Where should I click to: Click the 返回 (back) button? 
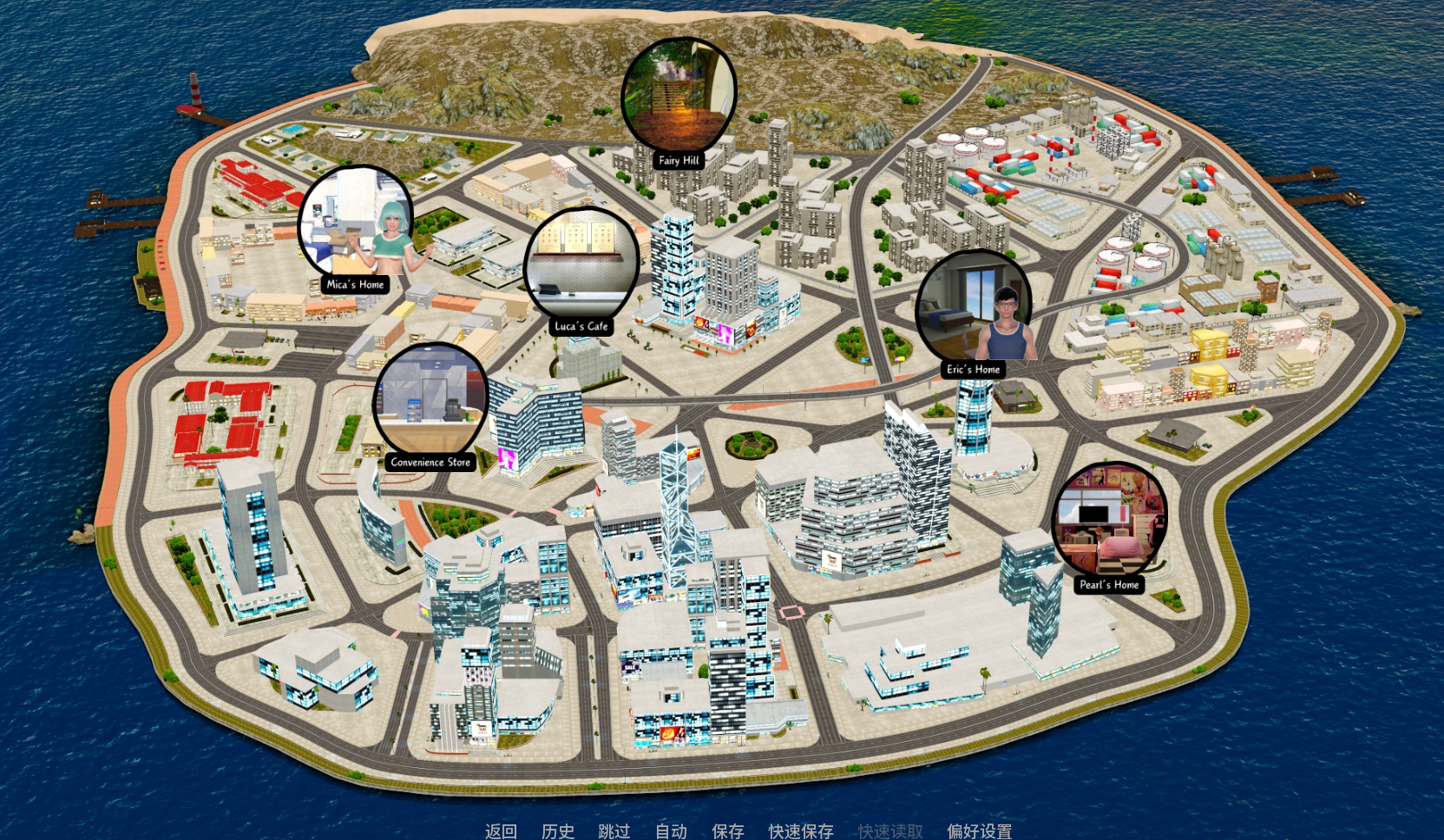501,830
